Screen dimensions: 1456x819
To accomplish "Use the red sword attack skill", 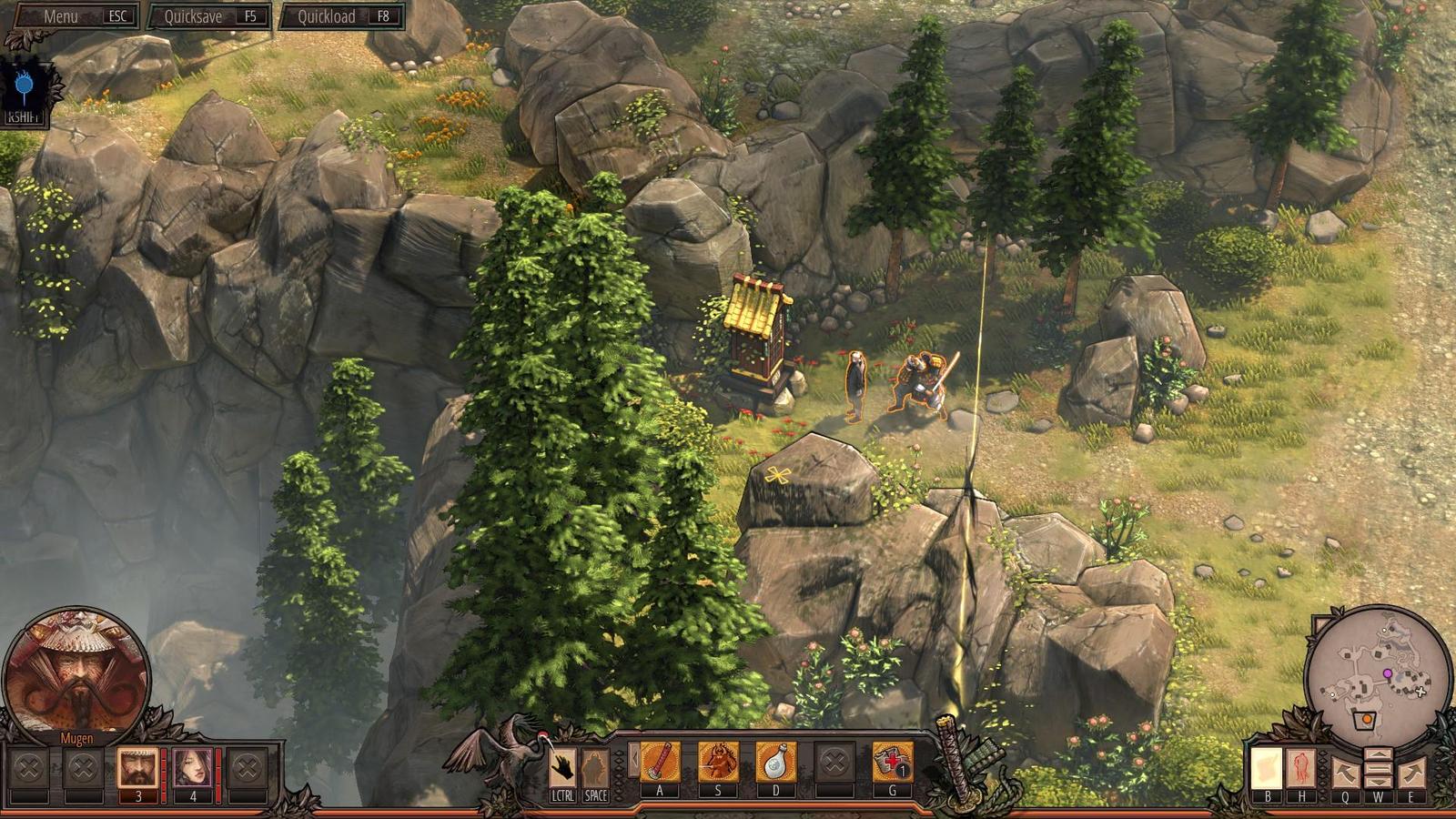I will coord(661,762).
